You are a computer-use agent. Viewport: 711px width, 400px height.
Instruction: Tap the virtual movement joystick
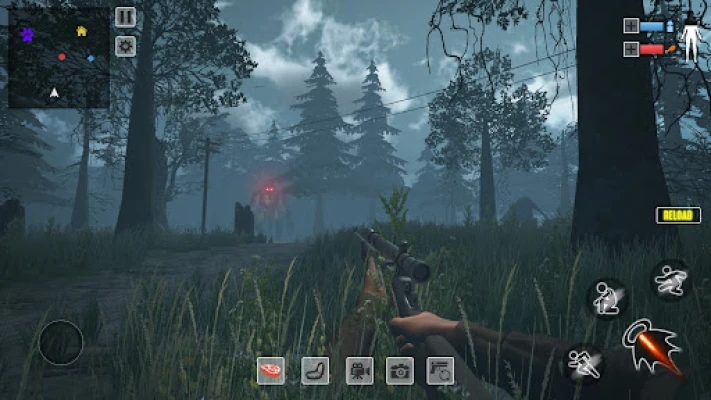click(x=60, y=343)
